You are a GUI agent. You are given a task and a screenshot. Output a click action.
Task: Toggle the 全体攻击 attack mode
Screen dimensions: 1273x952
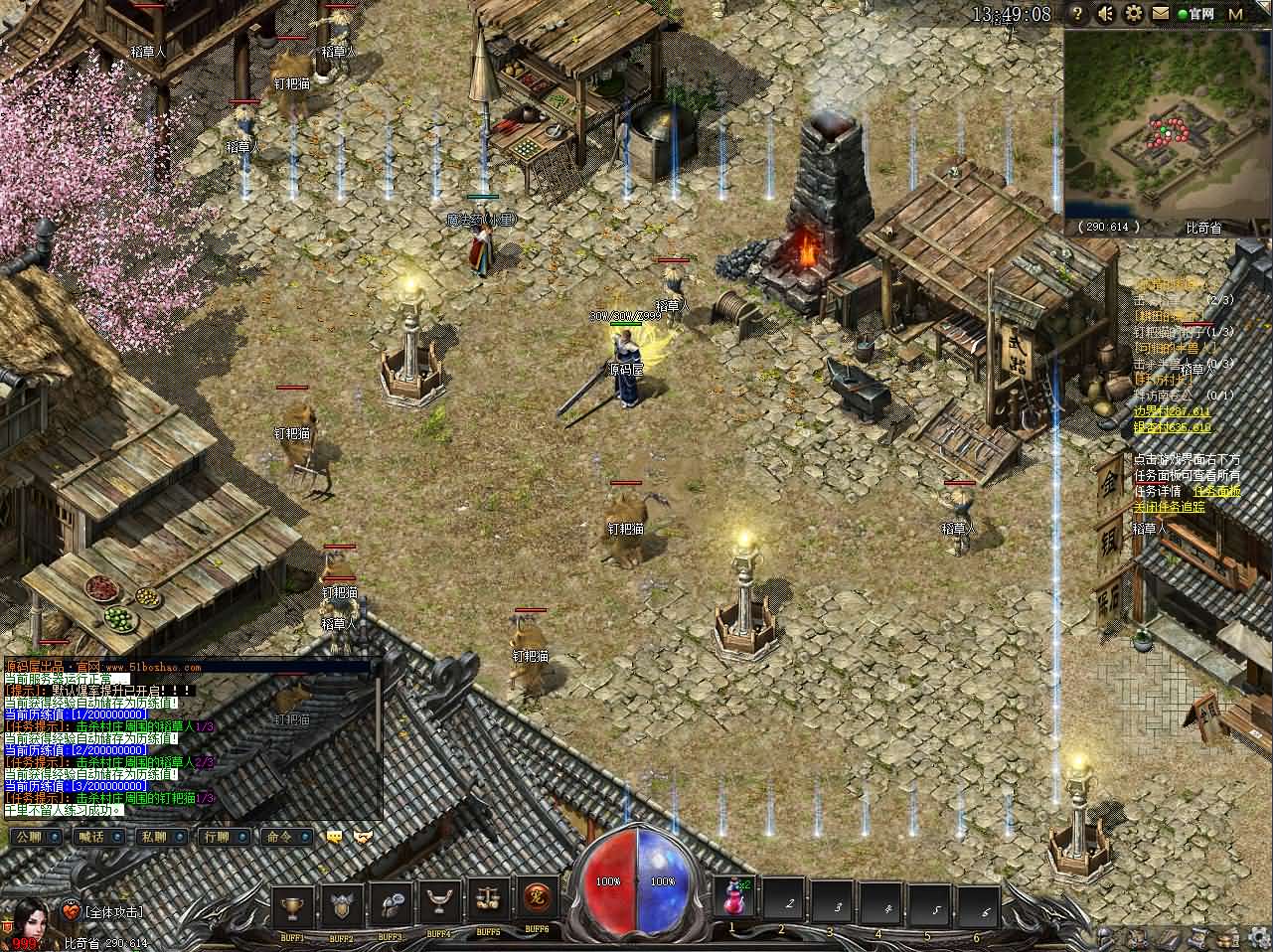pyautogui.click(x=113, y=910)
